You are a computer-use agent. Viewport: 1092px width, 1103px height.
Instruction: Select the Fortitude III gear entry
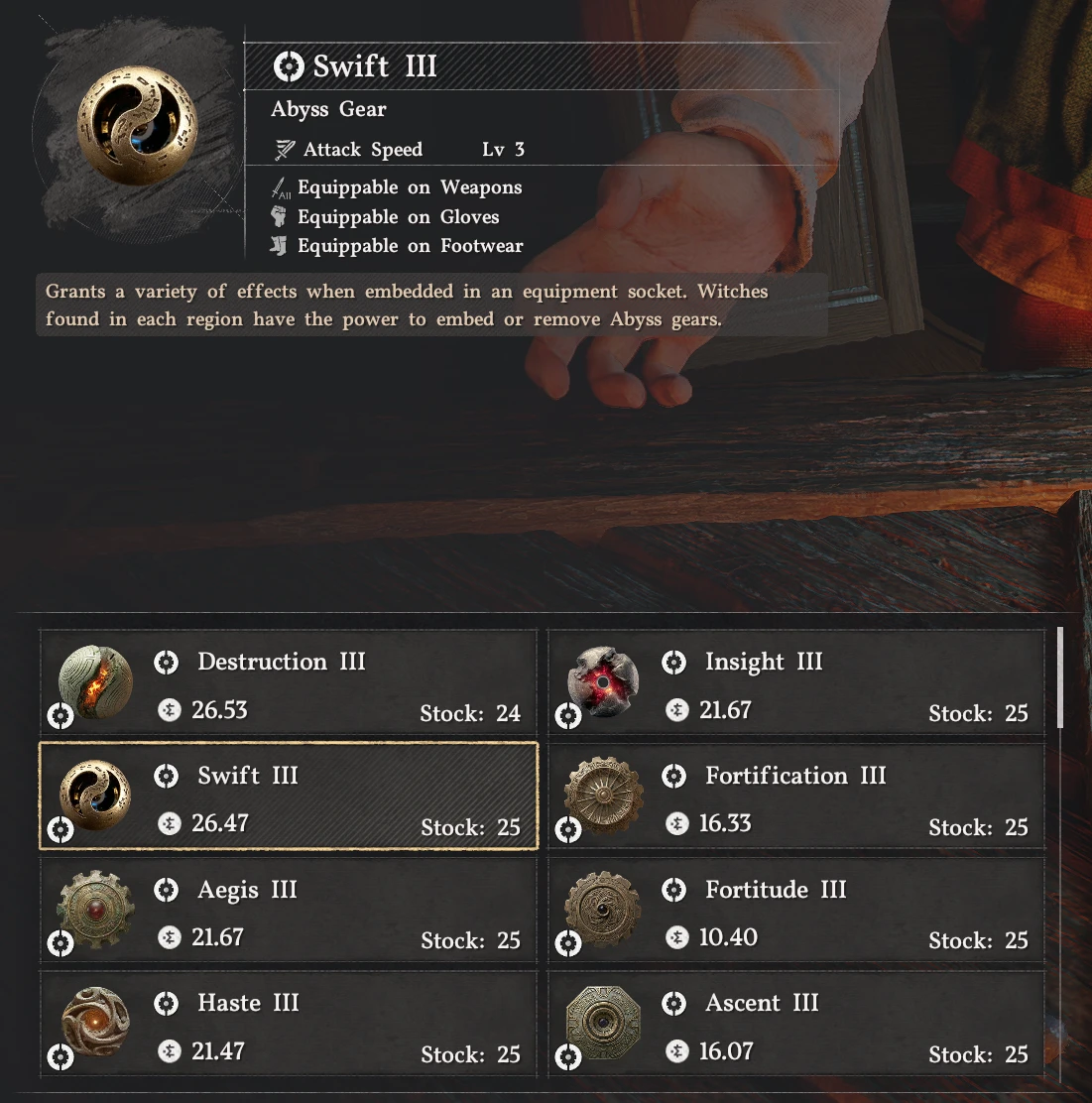coord(795,912)
